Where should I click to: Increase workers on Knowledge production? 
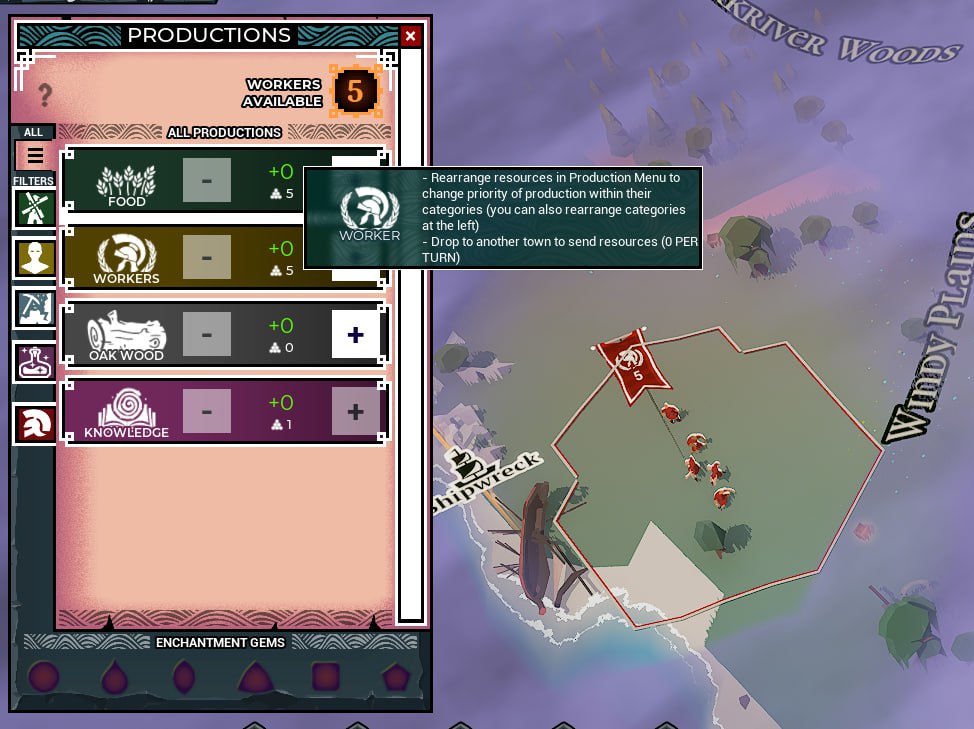coord(355,411)
